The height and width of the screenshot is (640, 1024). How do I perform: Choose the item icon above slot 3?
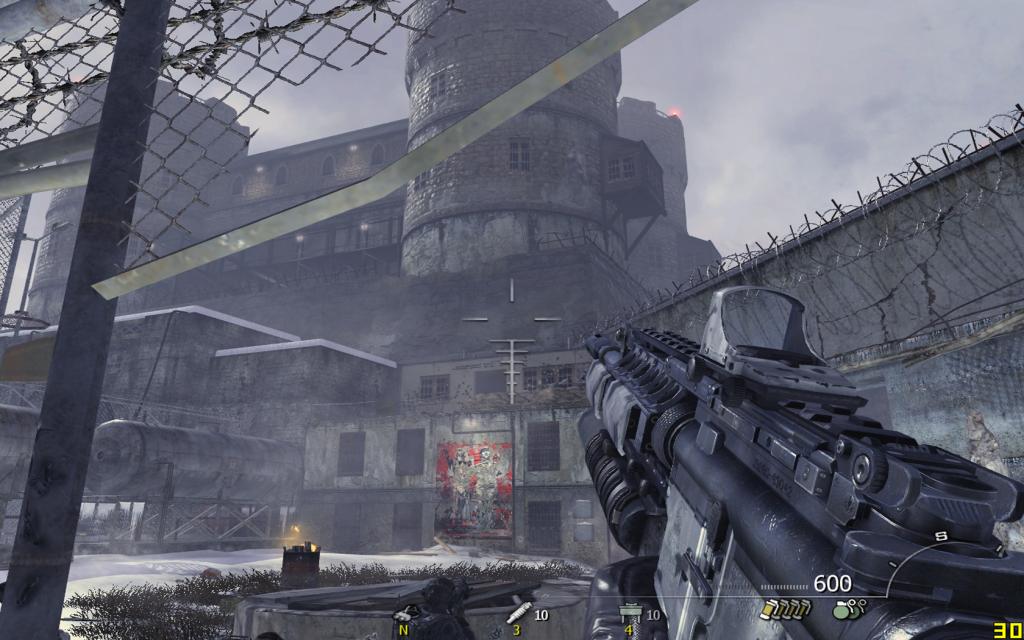(x=518, y=612)
